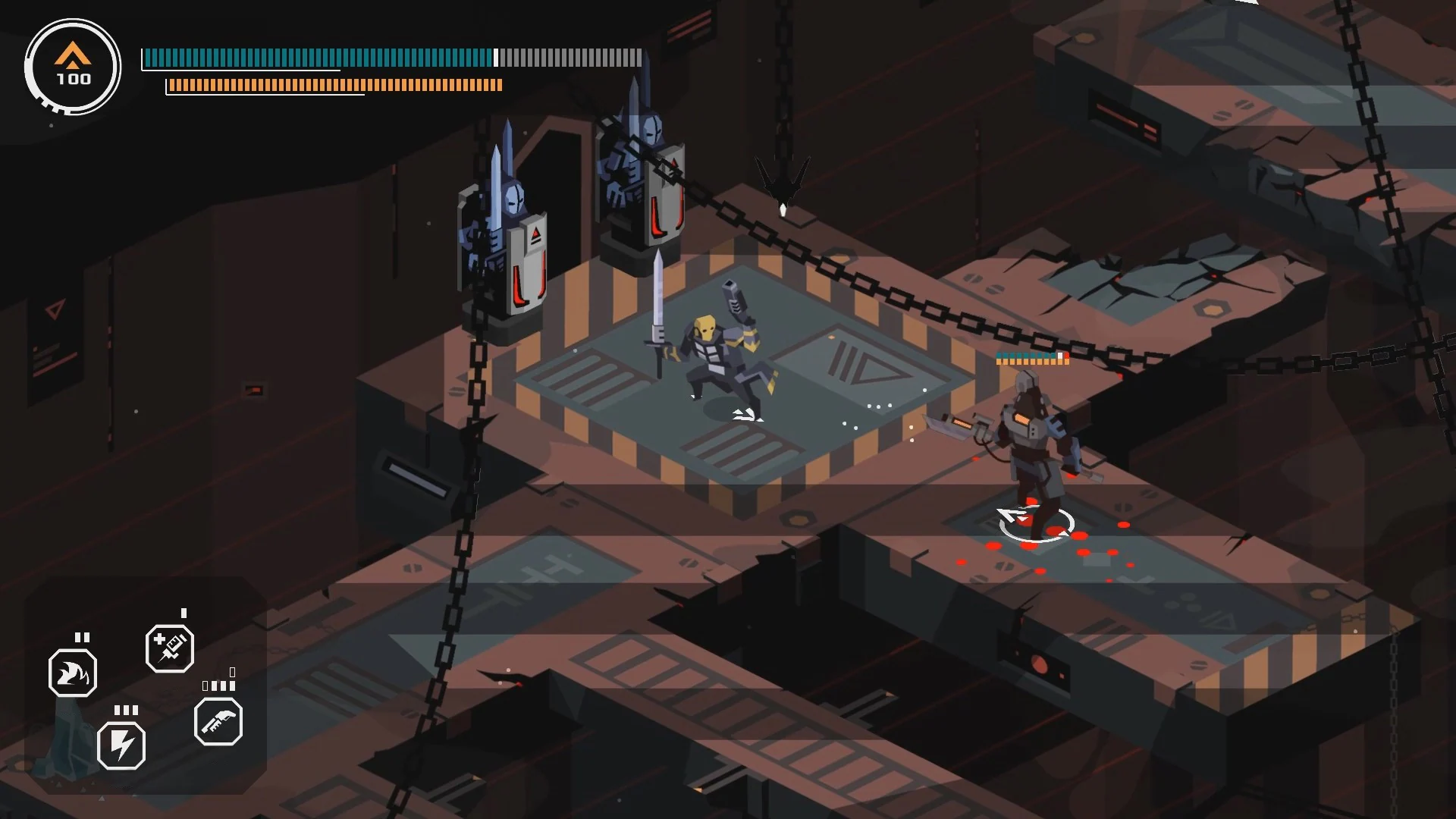Select the firearm ability icon
This screenshot has height=819, width=1456.
218,723
